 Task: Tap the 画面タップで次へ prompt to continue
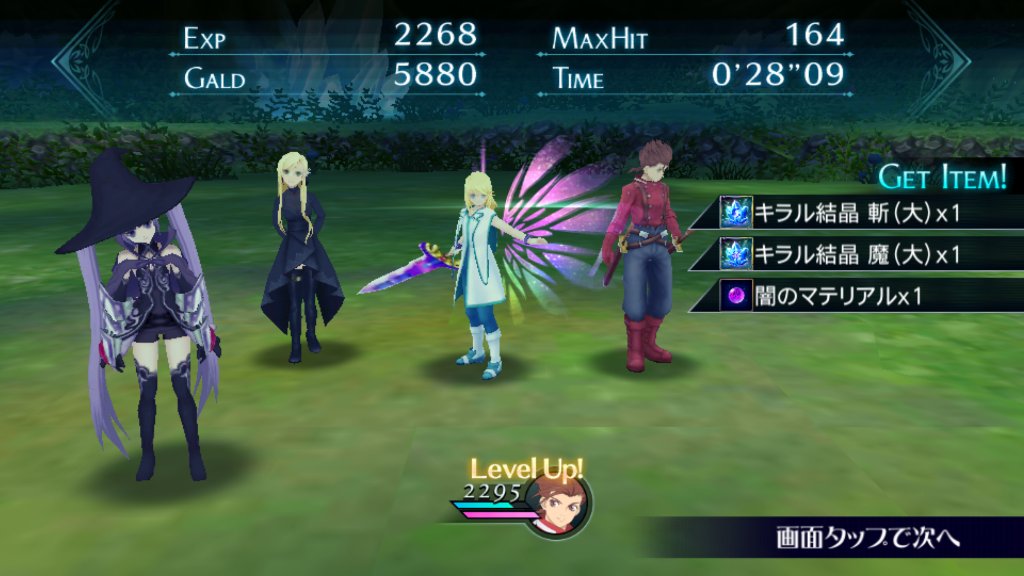point(867,537)
